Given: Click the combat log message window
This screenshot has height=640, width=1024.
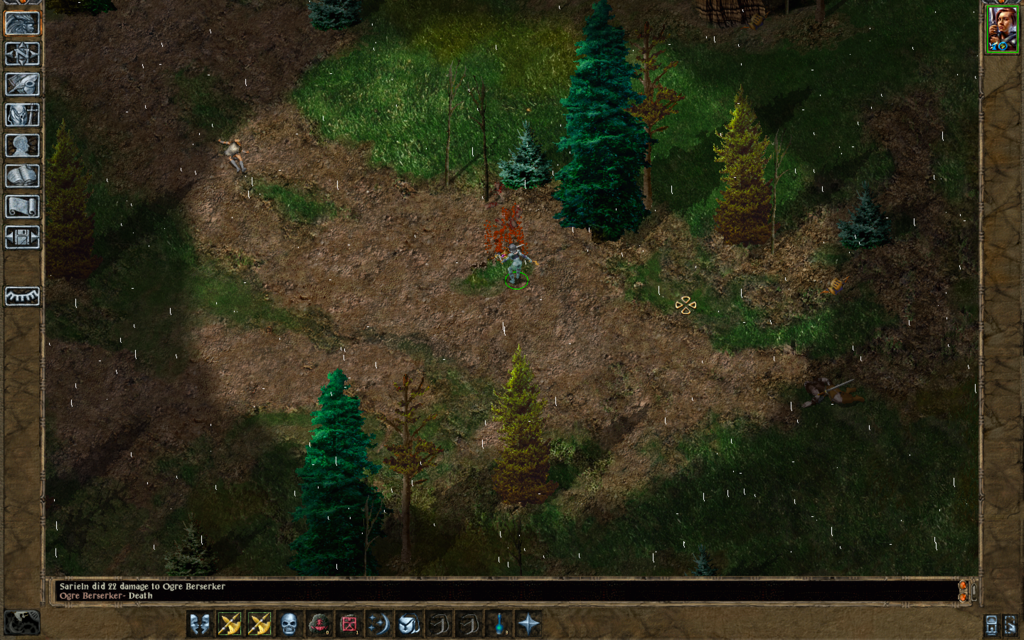Looking at the screenshot, I should 500,590.
